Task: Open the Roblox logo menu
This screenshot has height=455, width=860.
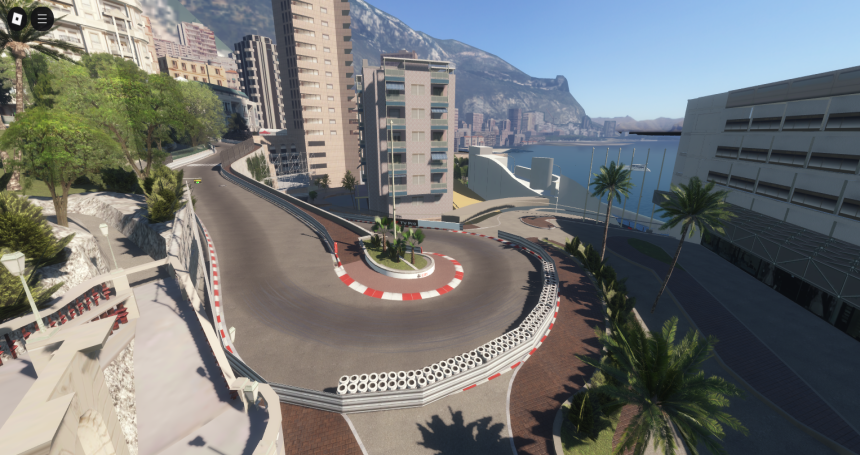Action: pyautogui.click(x=17, y=17)
